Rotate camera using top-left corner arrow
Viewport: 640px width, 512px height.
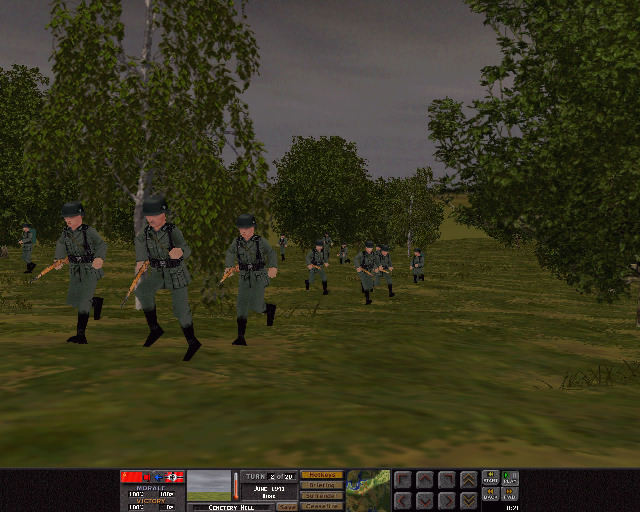click(403, 480)
